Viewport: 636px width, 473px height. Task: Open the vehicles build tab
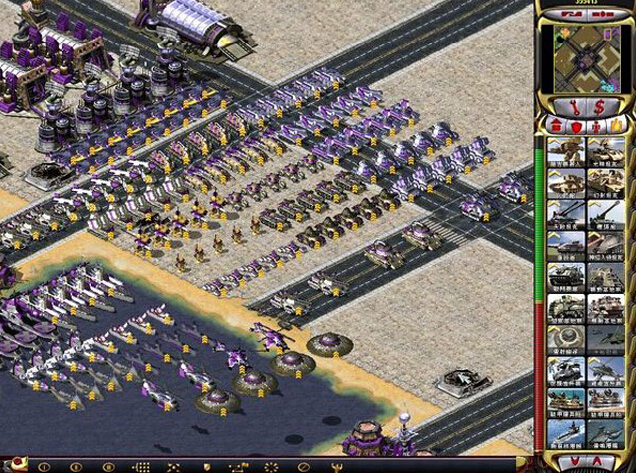click(617, 126)
